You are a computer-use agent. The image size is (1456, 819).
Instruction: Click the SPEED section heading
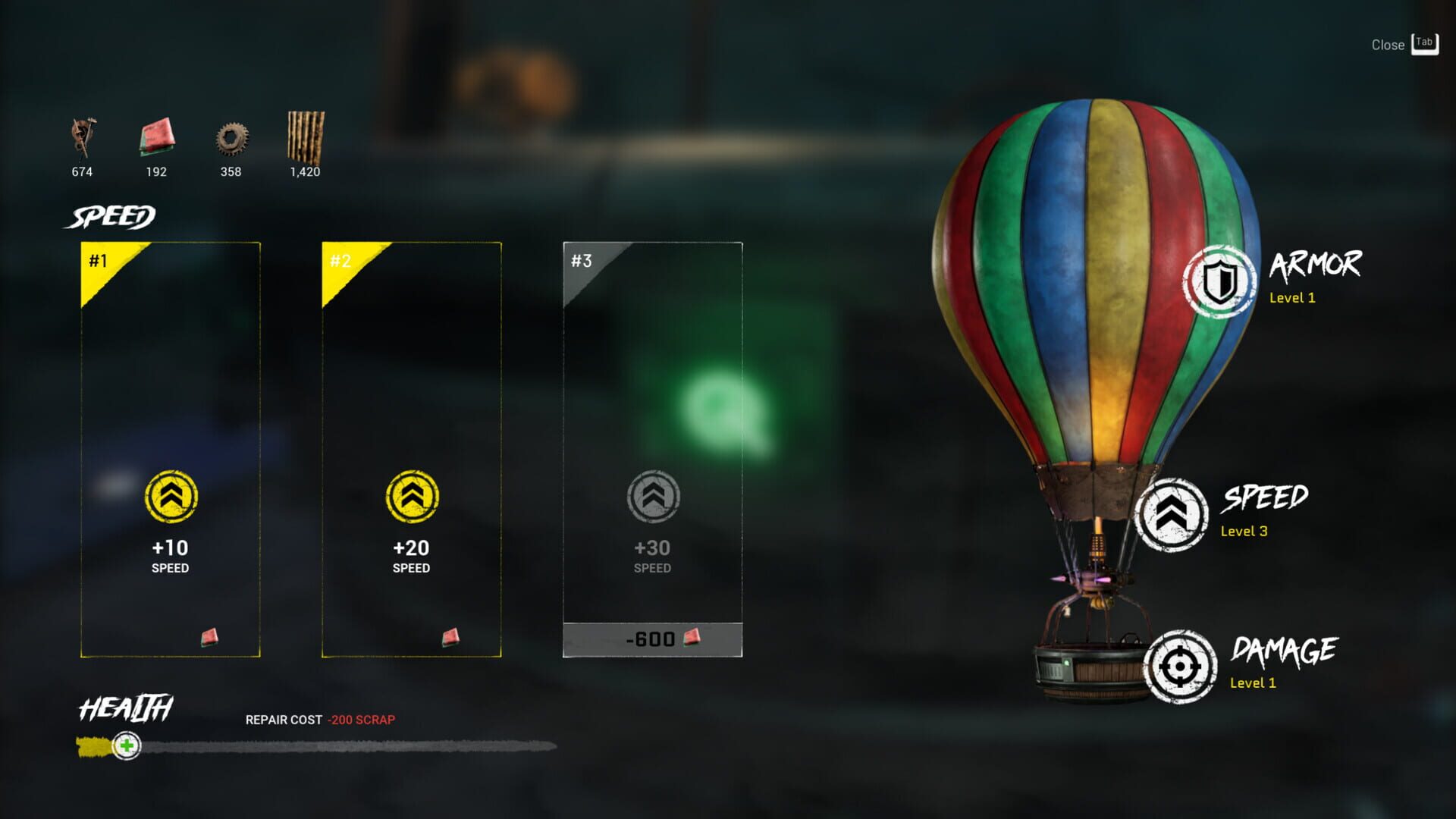click(108, 217)
